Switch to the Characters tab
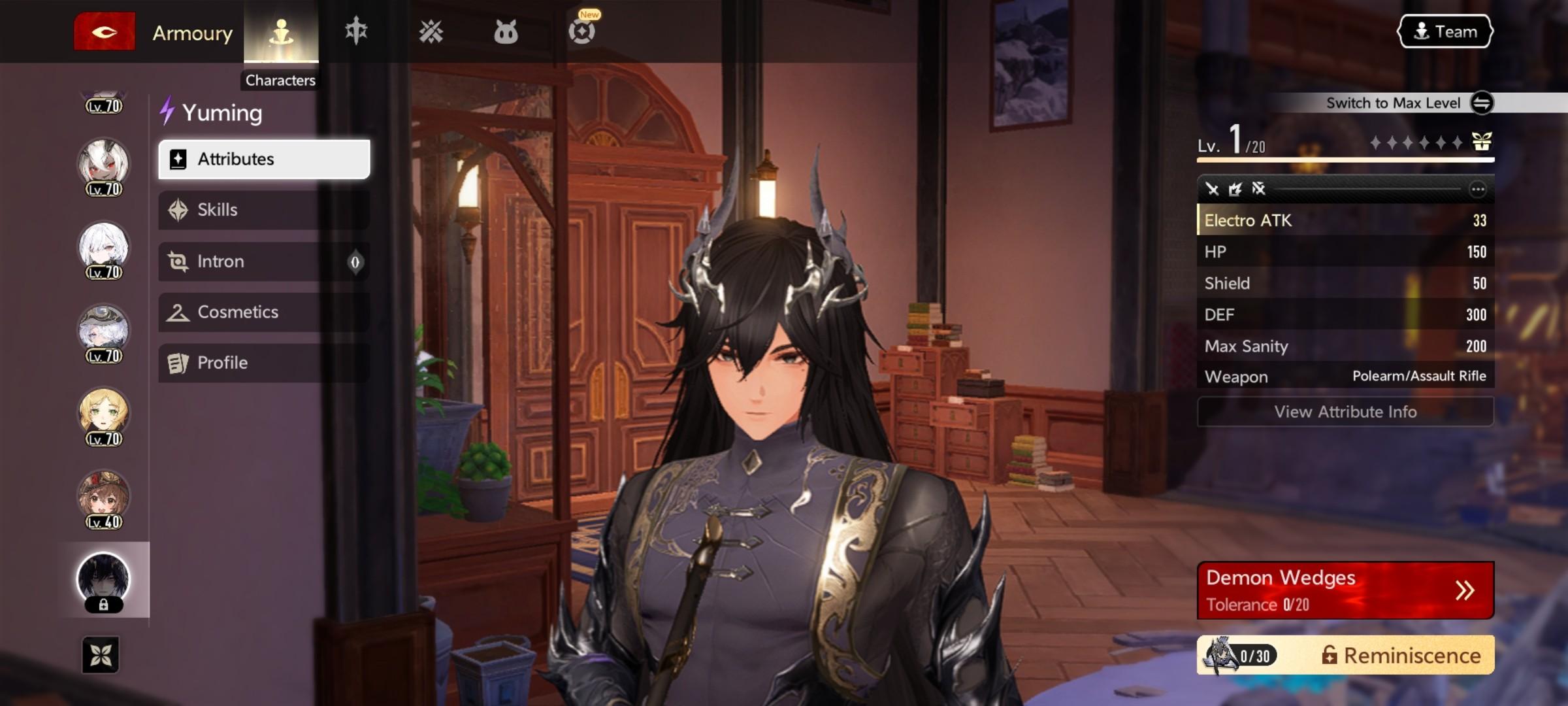The image size is (1568, 706). pos(281,32)
